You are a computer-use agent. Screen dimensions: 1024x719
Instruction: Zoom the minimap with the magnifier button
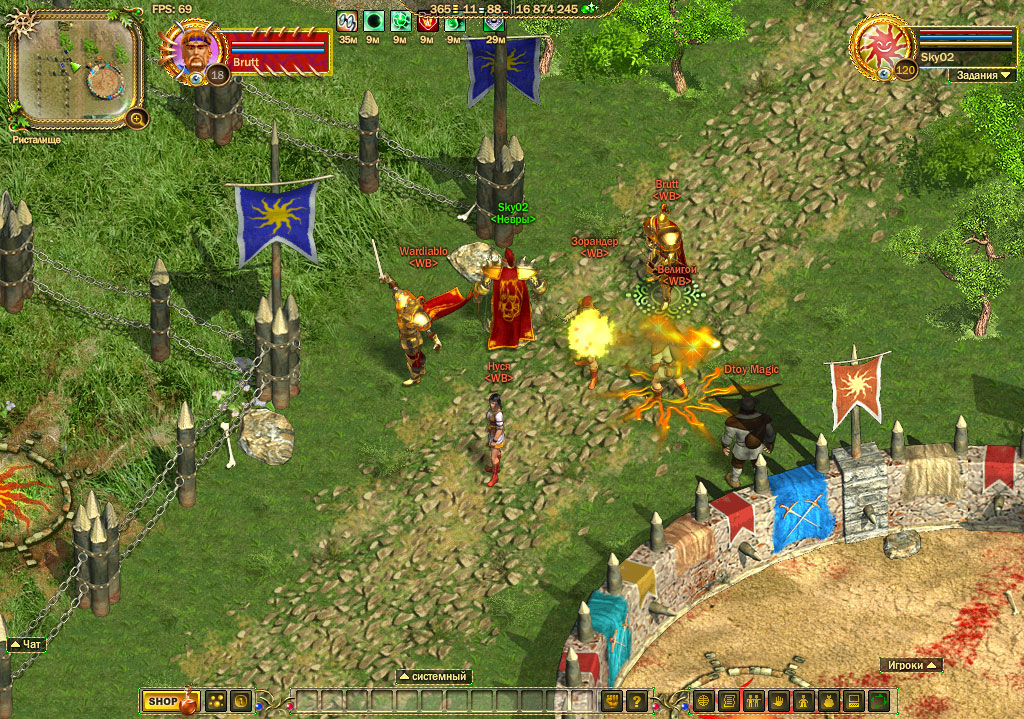pyautogui.click(x=137, y=119)
